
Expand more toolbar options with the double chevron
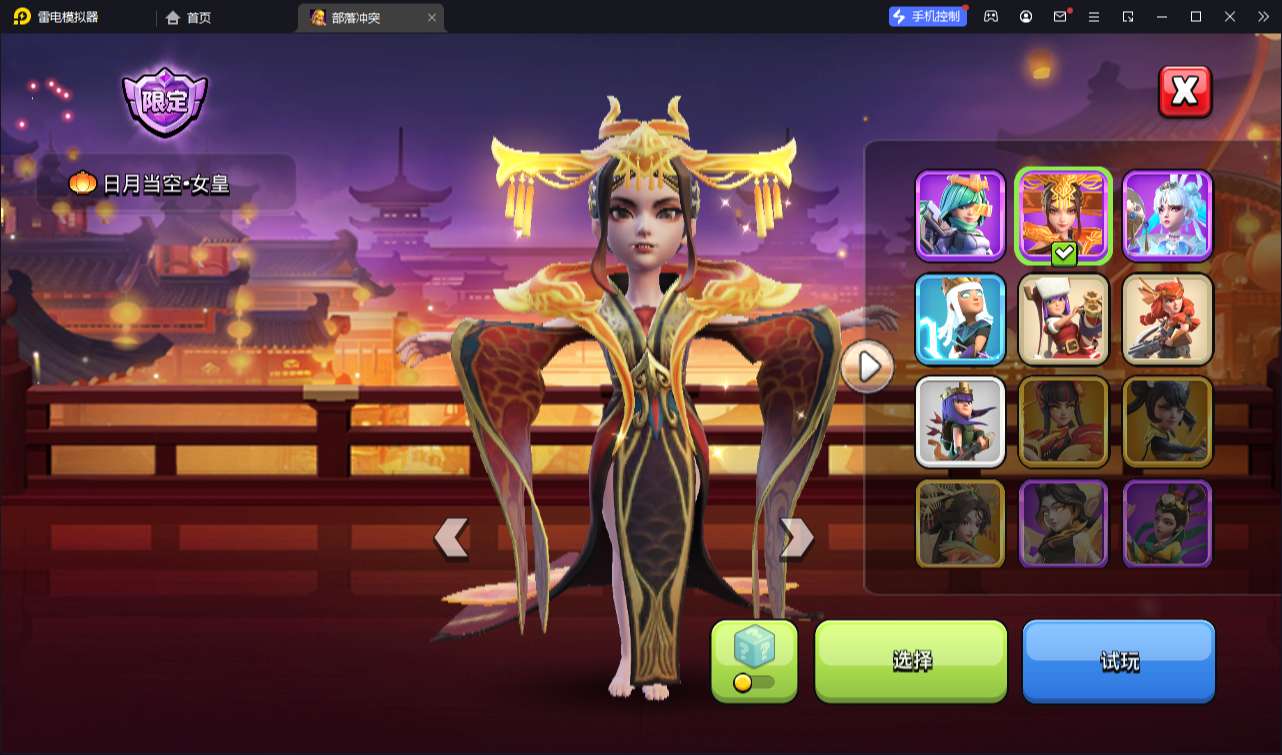[x=1264, y=16]
